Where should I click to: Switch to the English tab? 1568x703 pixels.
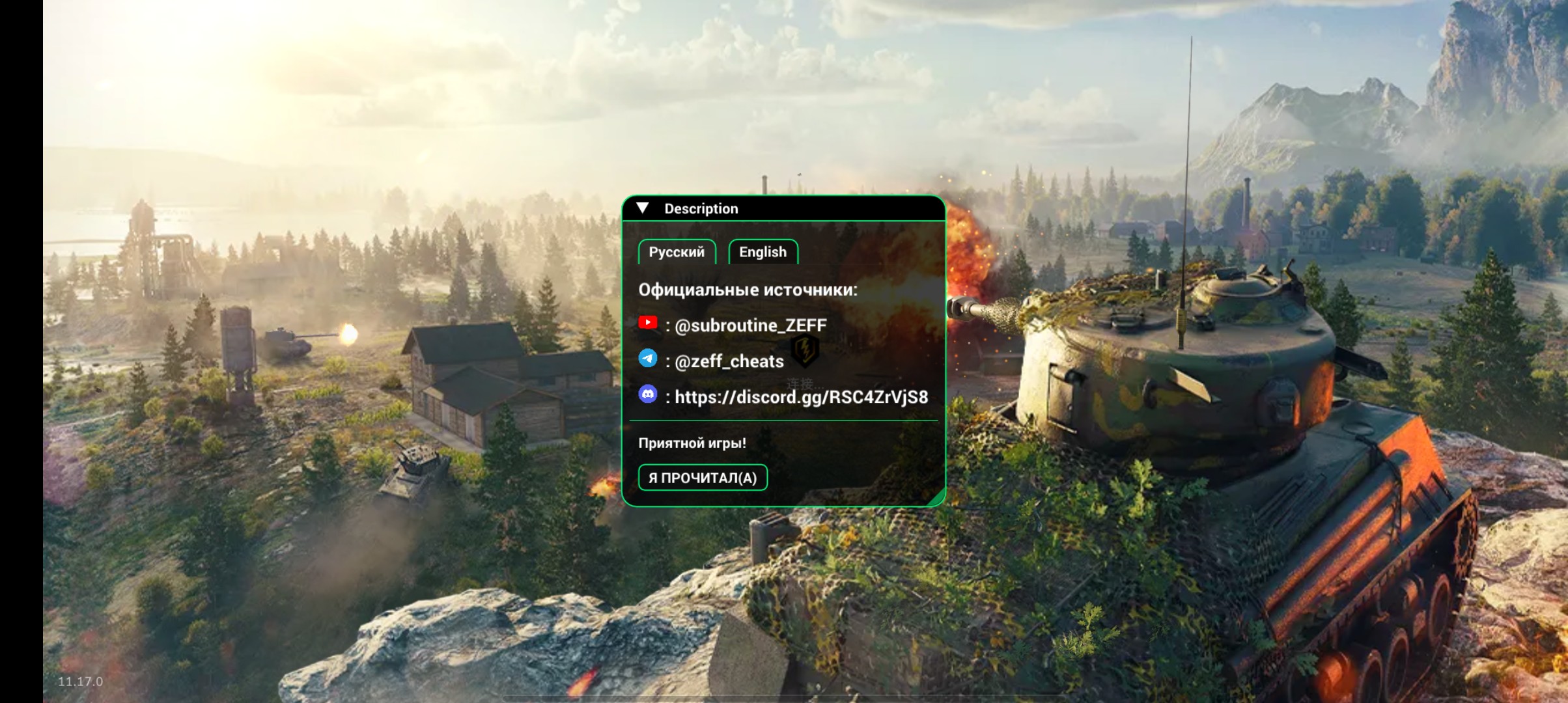click(763, 252)
